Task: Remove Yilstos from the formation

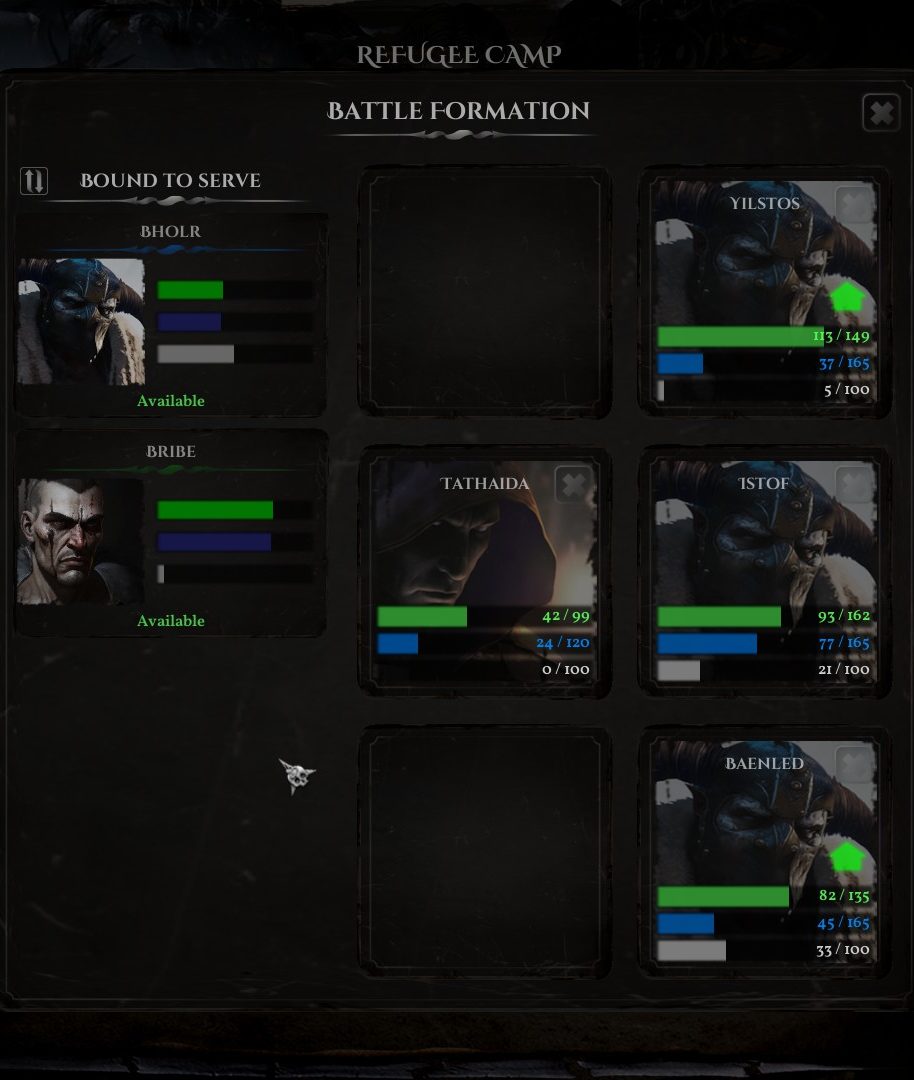Action: pos(853,205)
